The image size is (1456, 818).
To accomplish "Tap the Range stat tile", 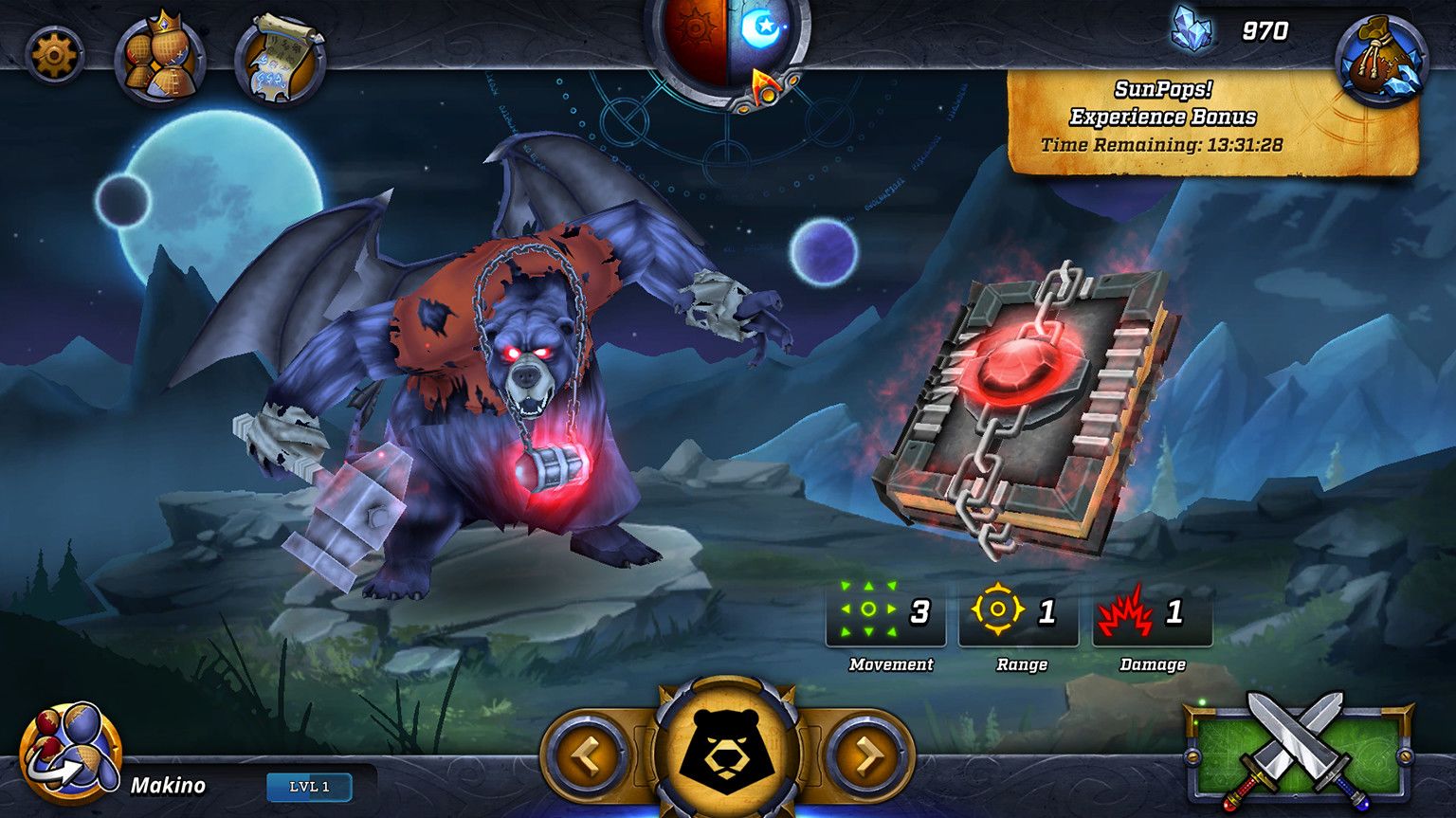I will pos(1018,614).
